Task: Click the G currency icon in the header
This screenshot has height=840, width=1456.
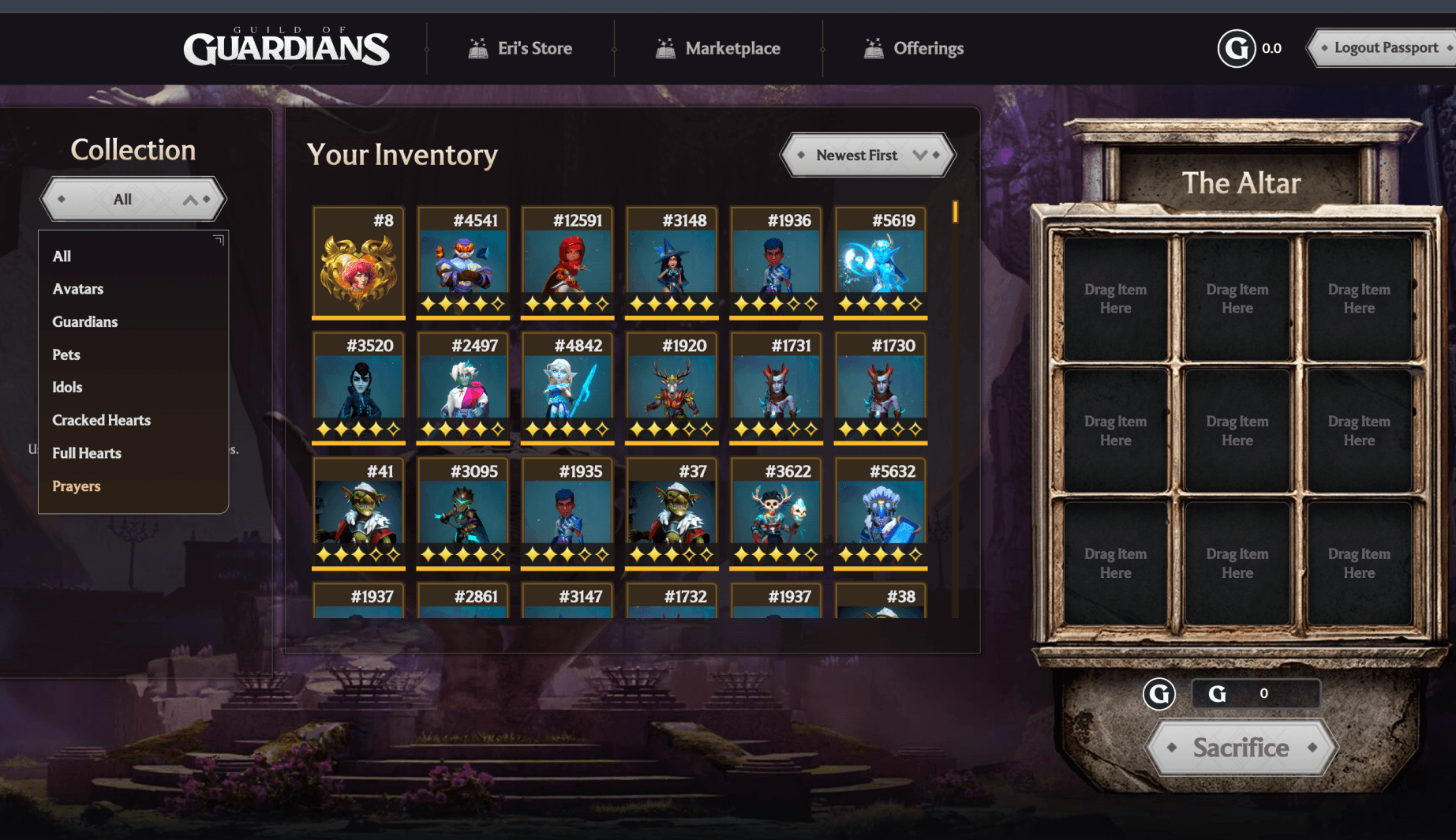Action: coord(1237,47)
